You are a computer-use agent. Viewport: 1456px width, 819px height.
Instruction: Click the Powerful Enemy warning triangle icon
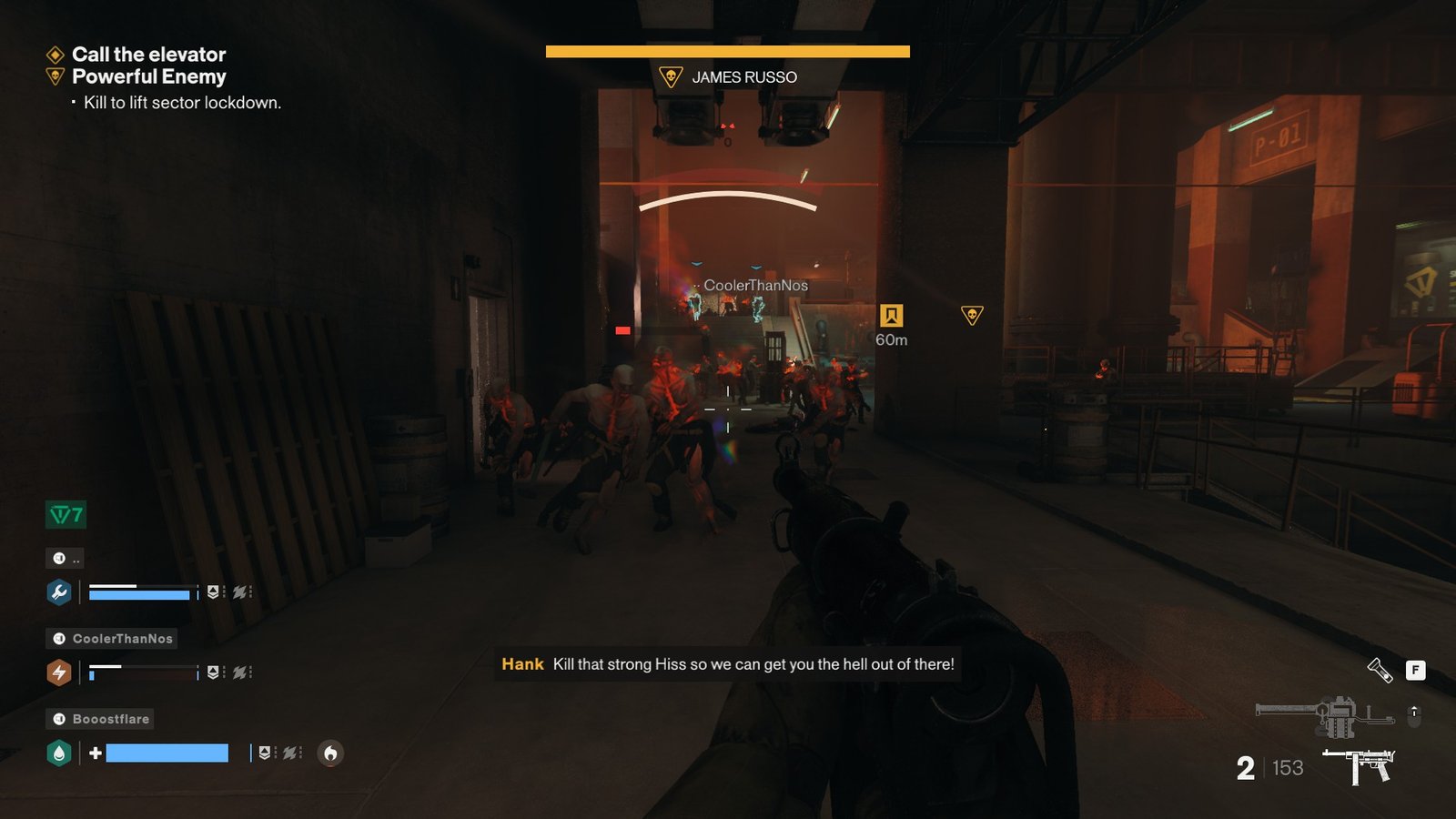pos(54,77)
